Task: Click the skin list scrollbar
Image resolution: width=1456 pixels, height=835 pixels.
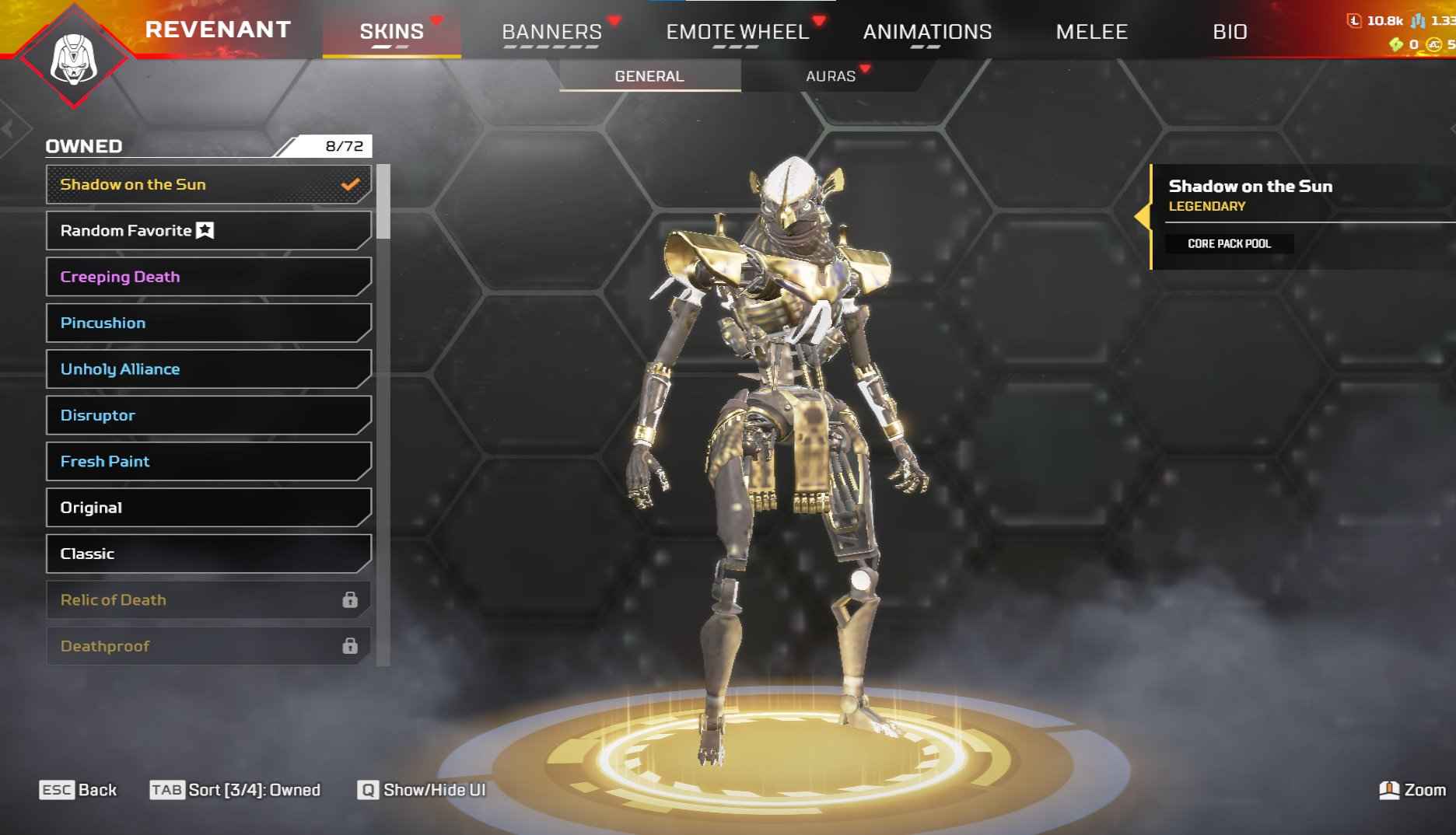Action: [383, 202]
